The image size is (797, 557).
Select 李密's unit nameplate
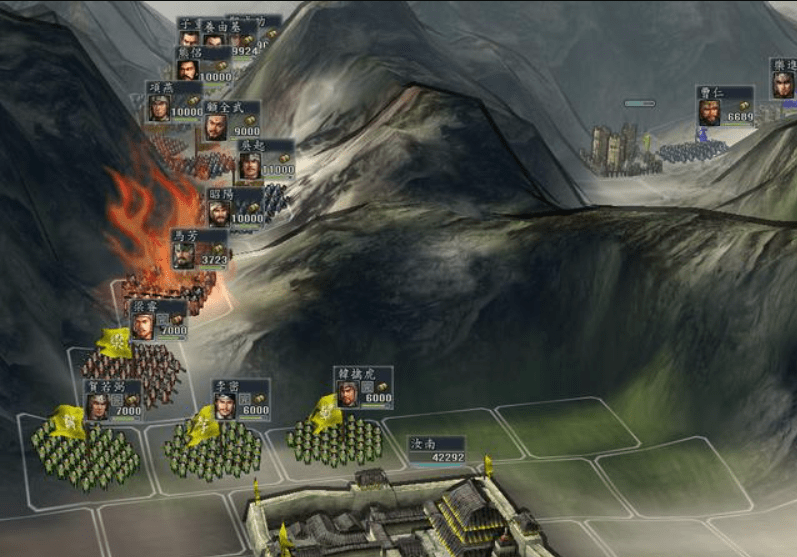tap(240, 399)
